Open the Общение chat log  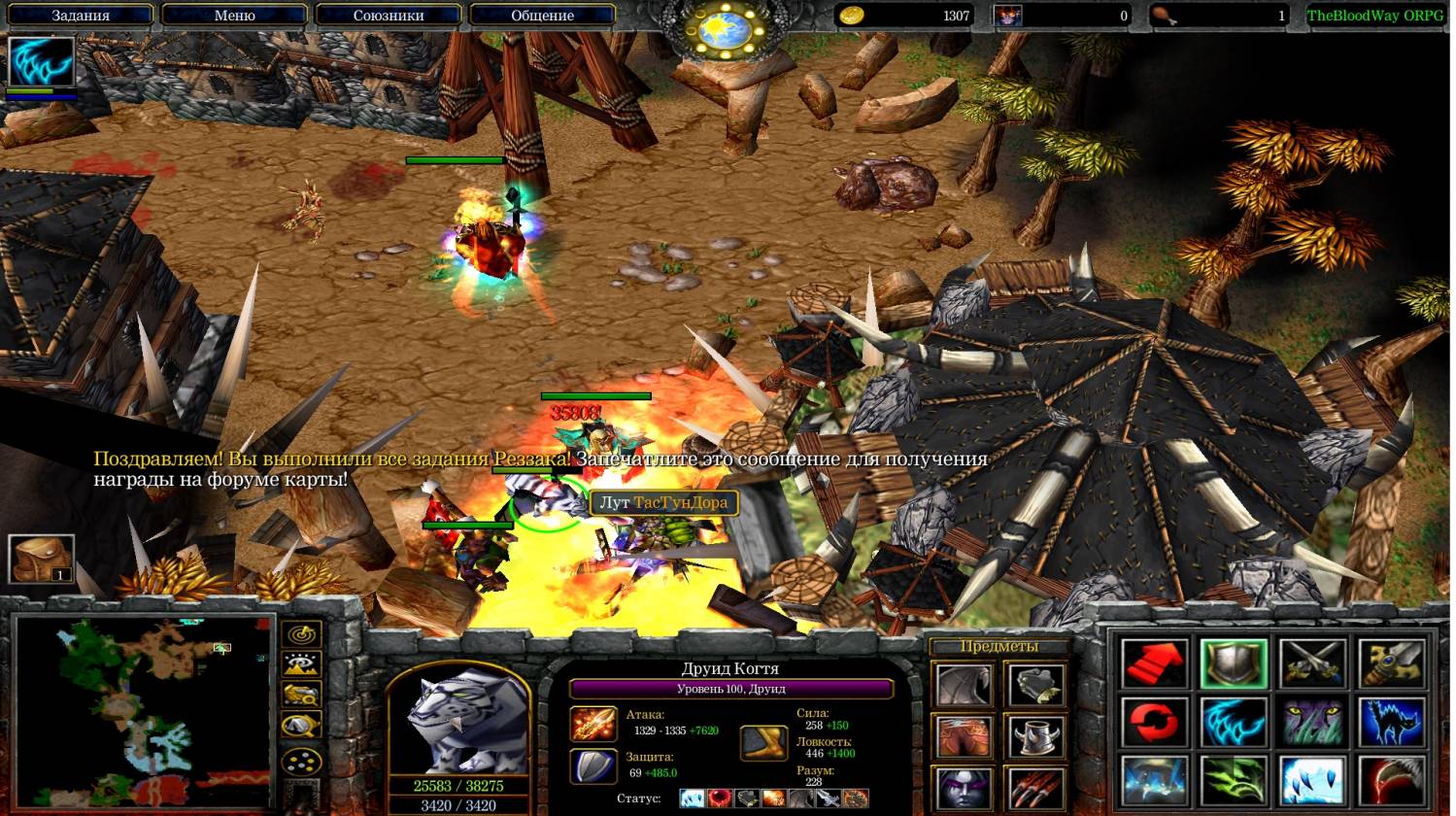pos(542,16)
